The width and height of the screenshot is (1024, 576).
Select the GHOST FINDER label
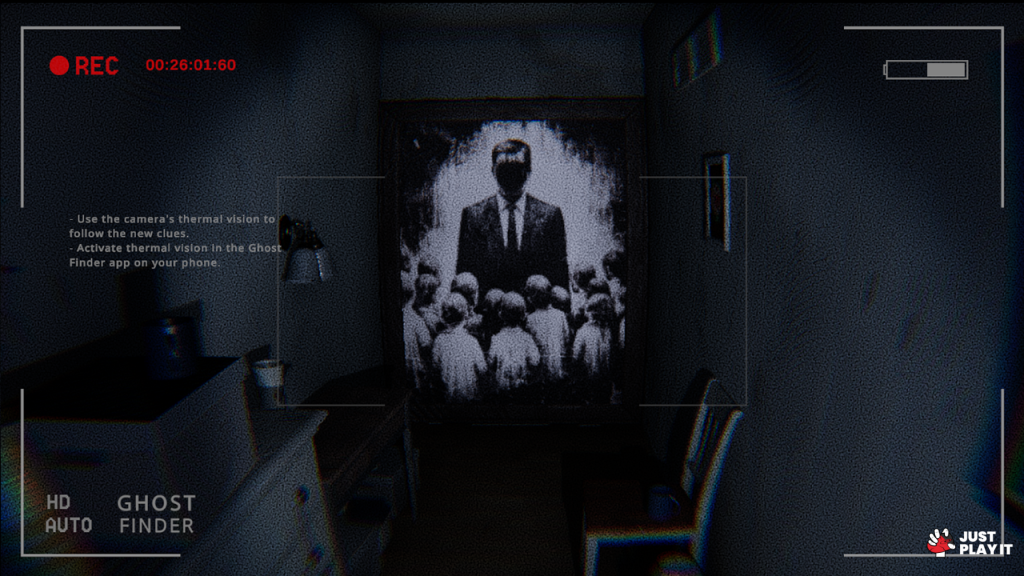pyautogui.click(x=156, y=514)
